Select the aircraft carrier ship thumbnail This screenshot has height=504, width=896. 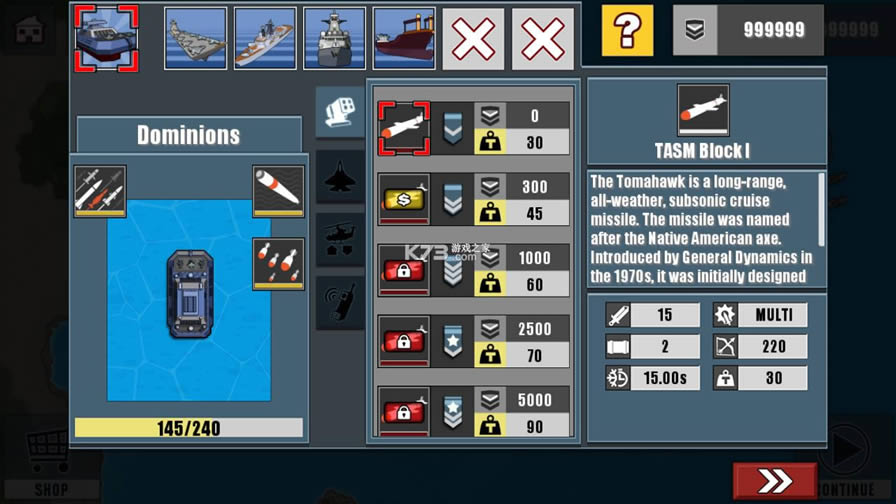(196, 38)
